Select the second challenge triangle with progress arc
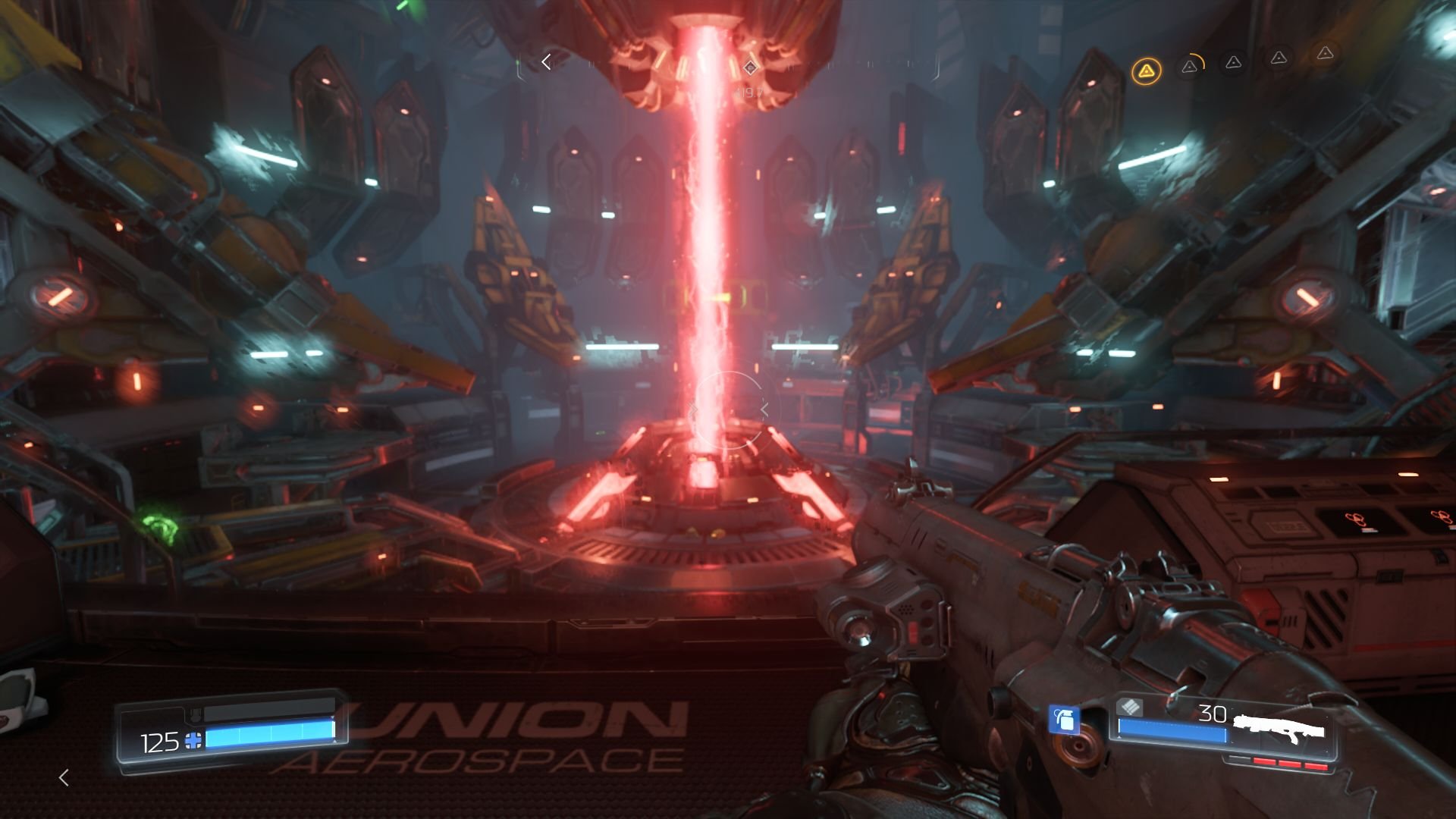 1189,67
